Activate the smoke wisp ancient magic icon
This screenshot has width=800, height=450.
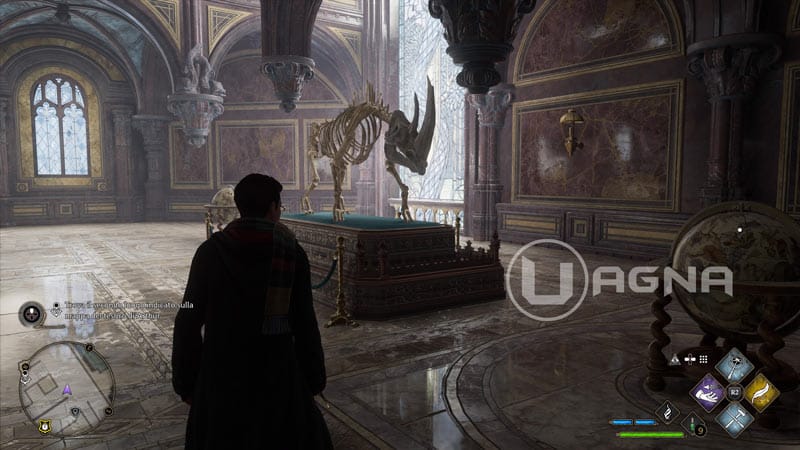pyautogui.click(x=667, y=410)
